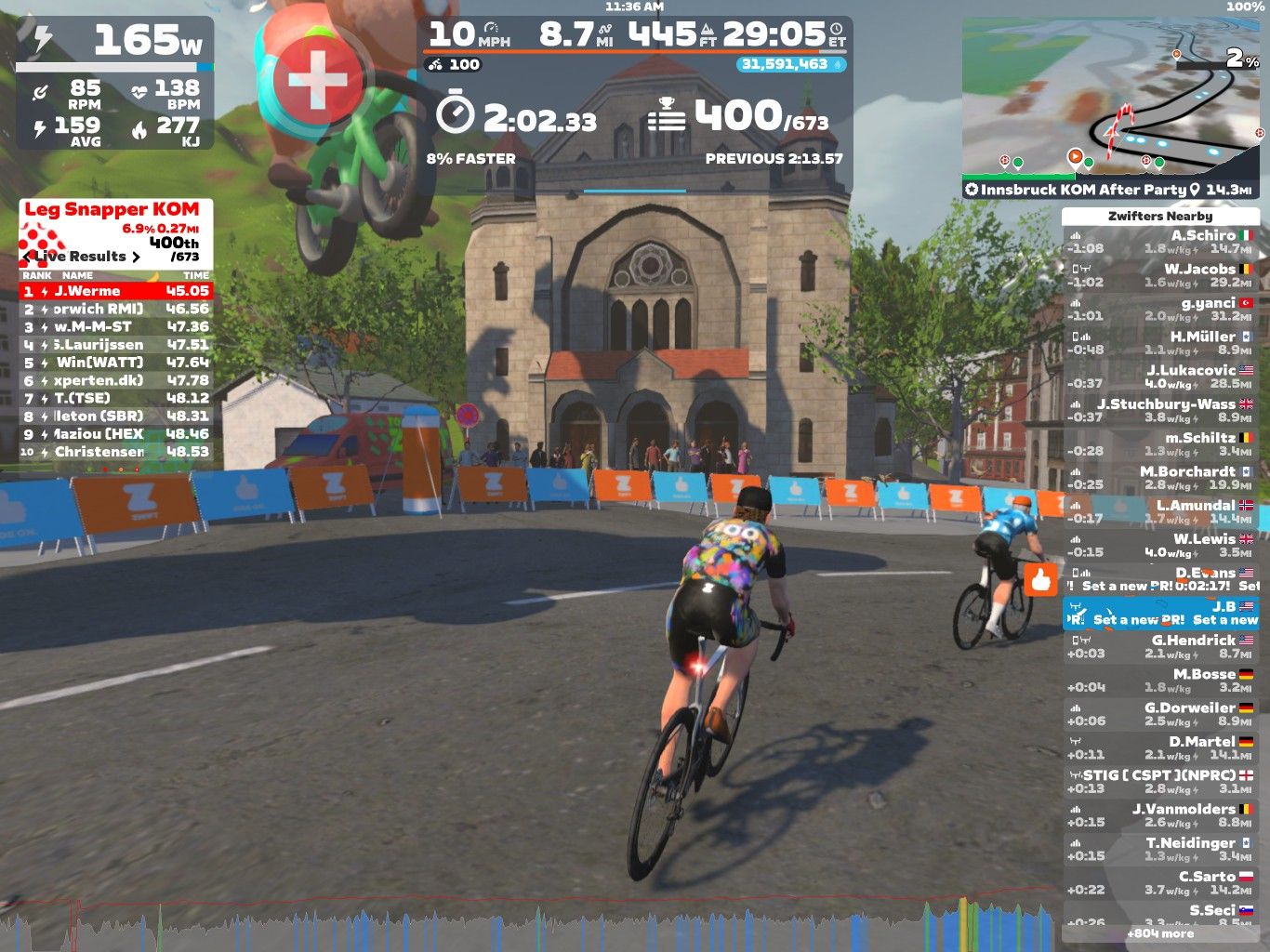The width and height of the screenshot is (1270, 952).
Task: Select A.Schiro in Zwifters Nearby
Action: [x=1160, y=243]
